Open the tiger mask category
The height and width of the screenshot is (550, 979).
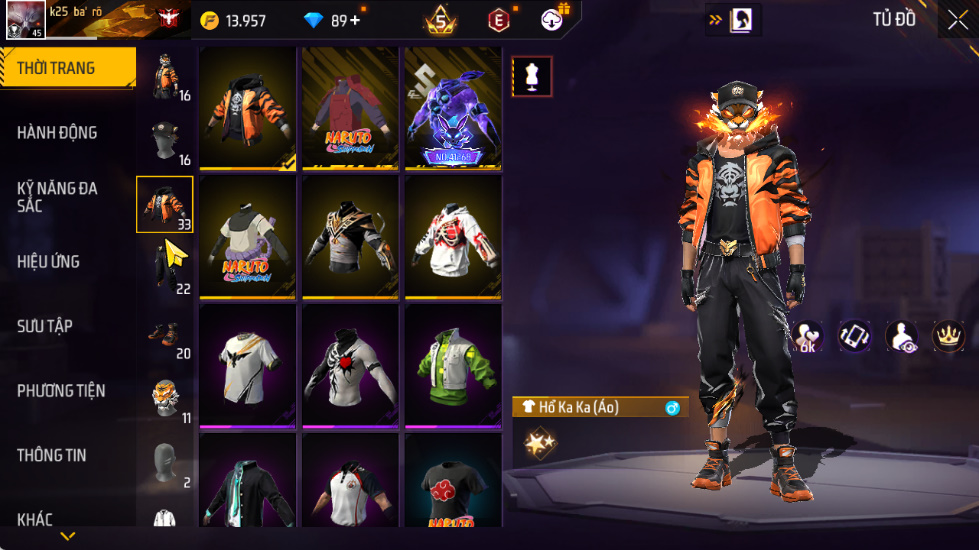[165, 399]
